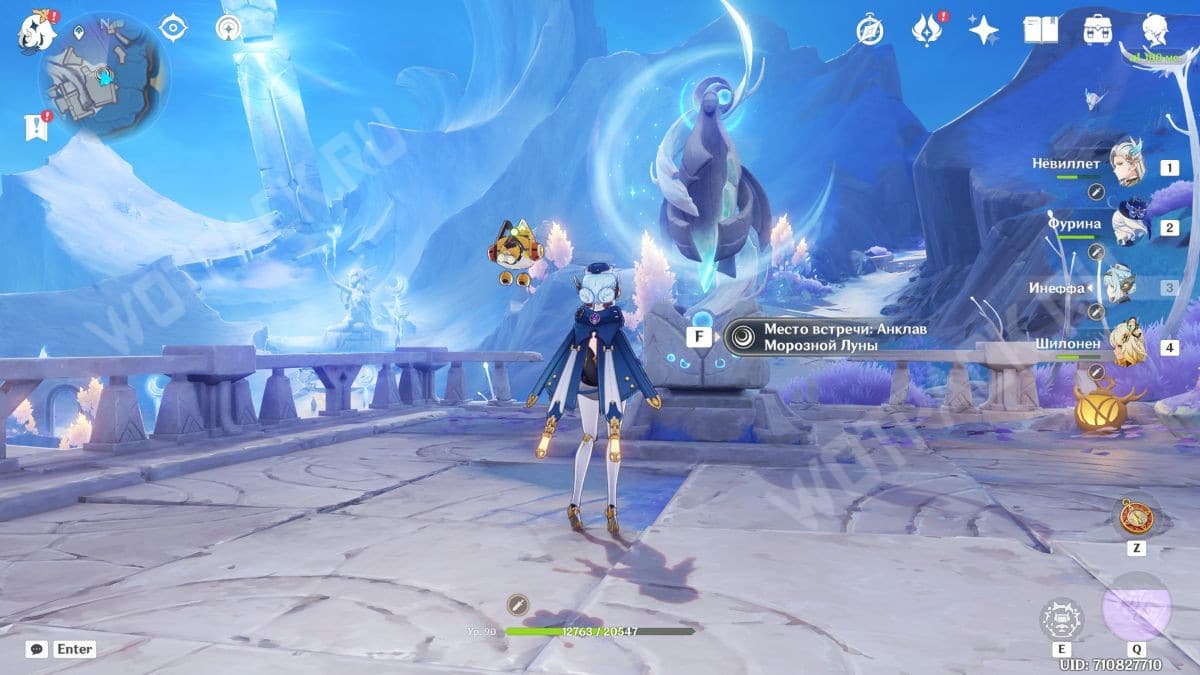
Task: Choose 'Место встречи: Анклав Морозной Луны' interaction
Action: [x=820, y=337]
